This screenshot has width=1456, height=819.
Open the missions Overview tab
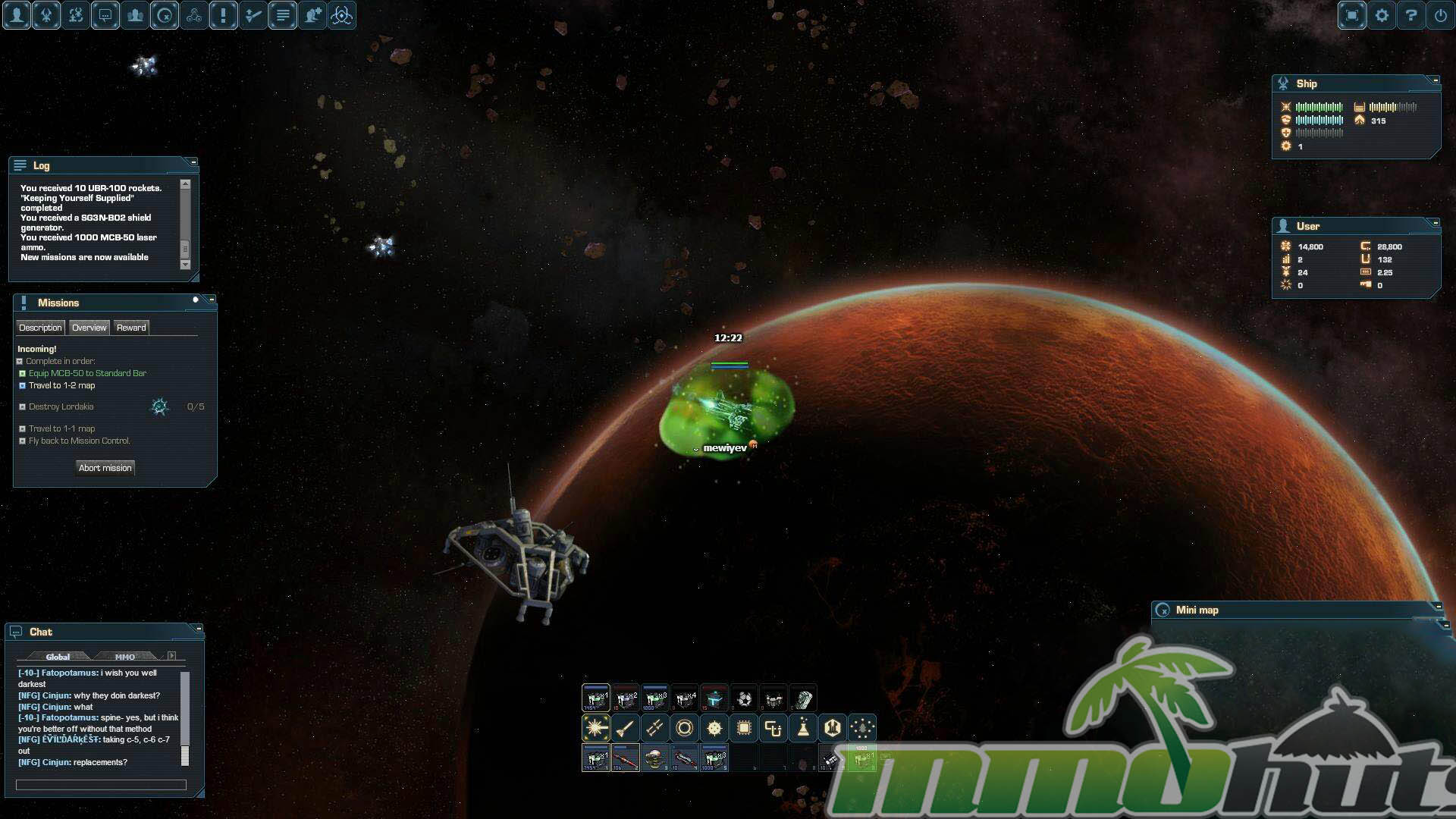pos(89,328)
